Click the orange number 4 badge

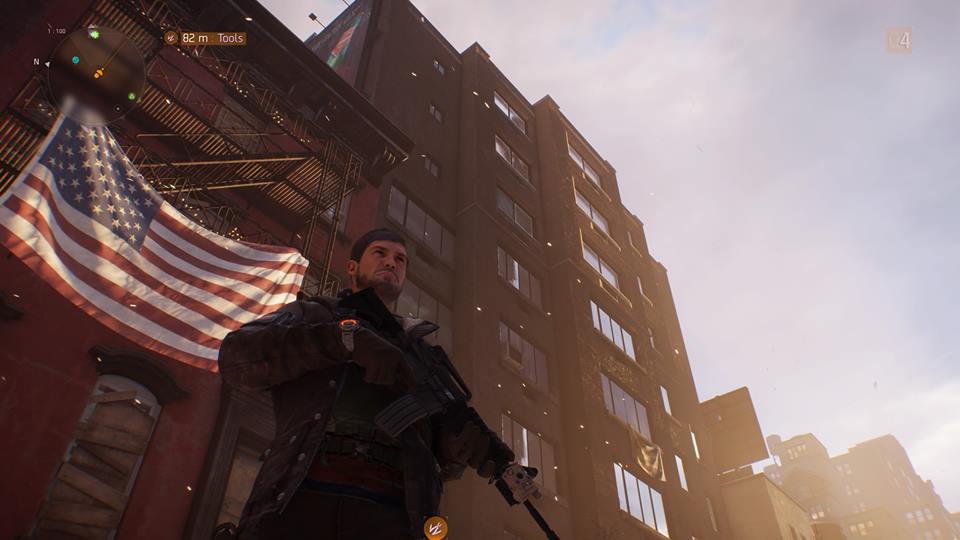tap(898, 40)
